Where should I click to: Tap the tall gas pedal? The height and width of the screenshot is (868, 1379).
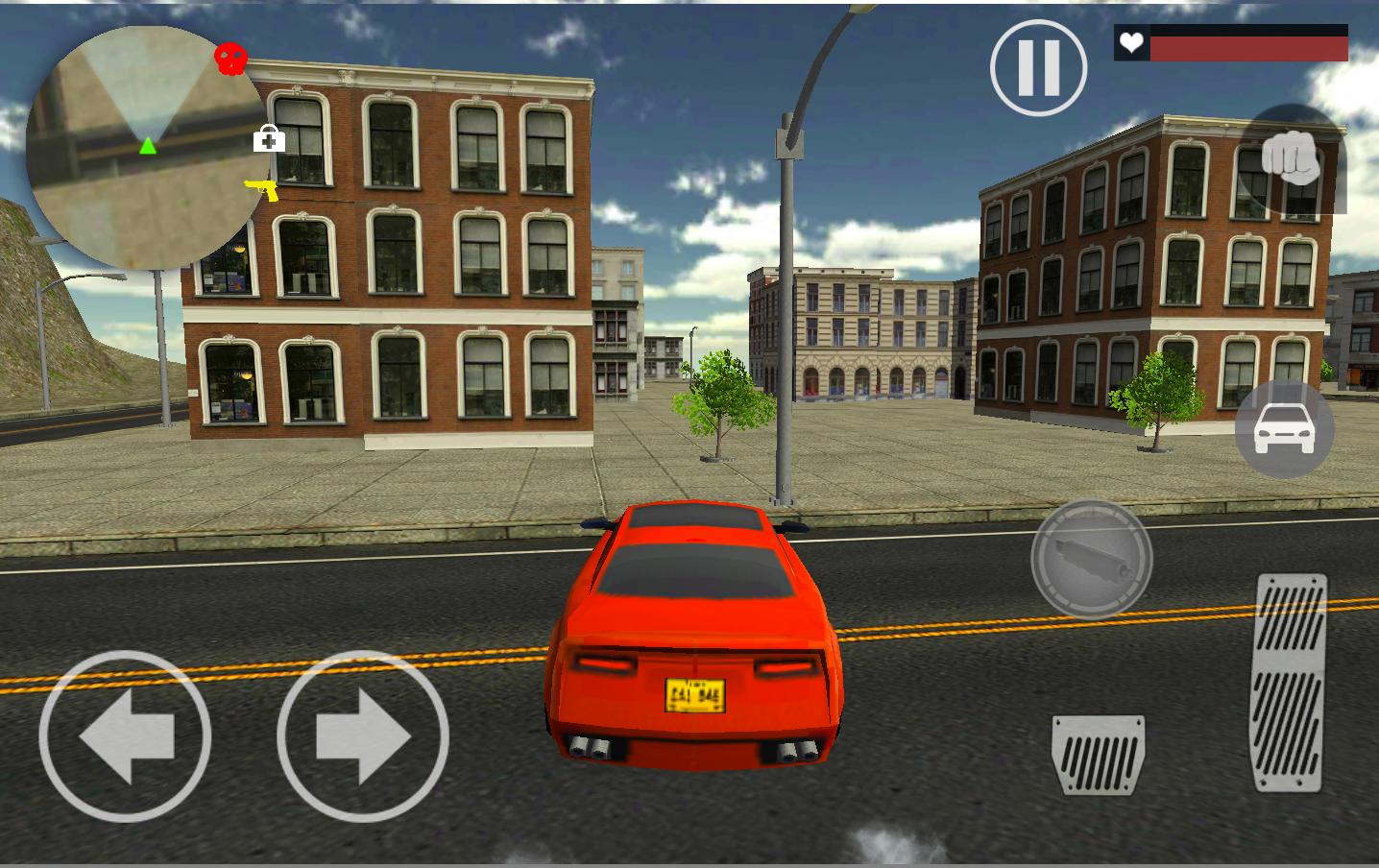click(x=1290, y=682)
